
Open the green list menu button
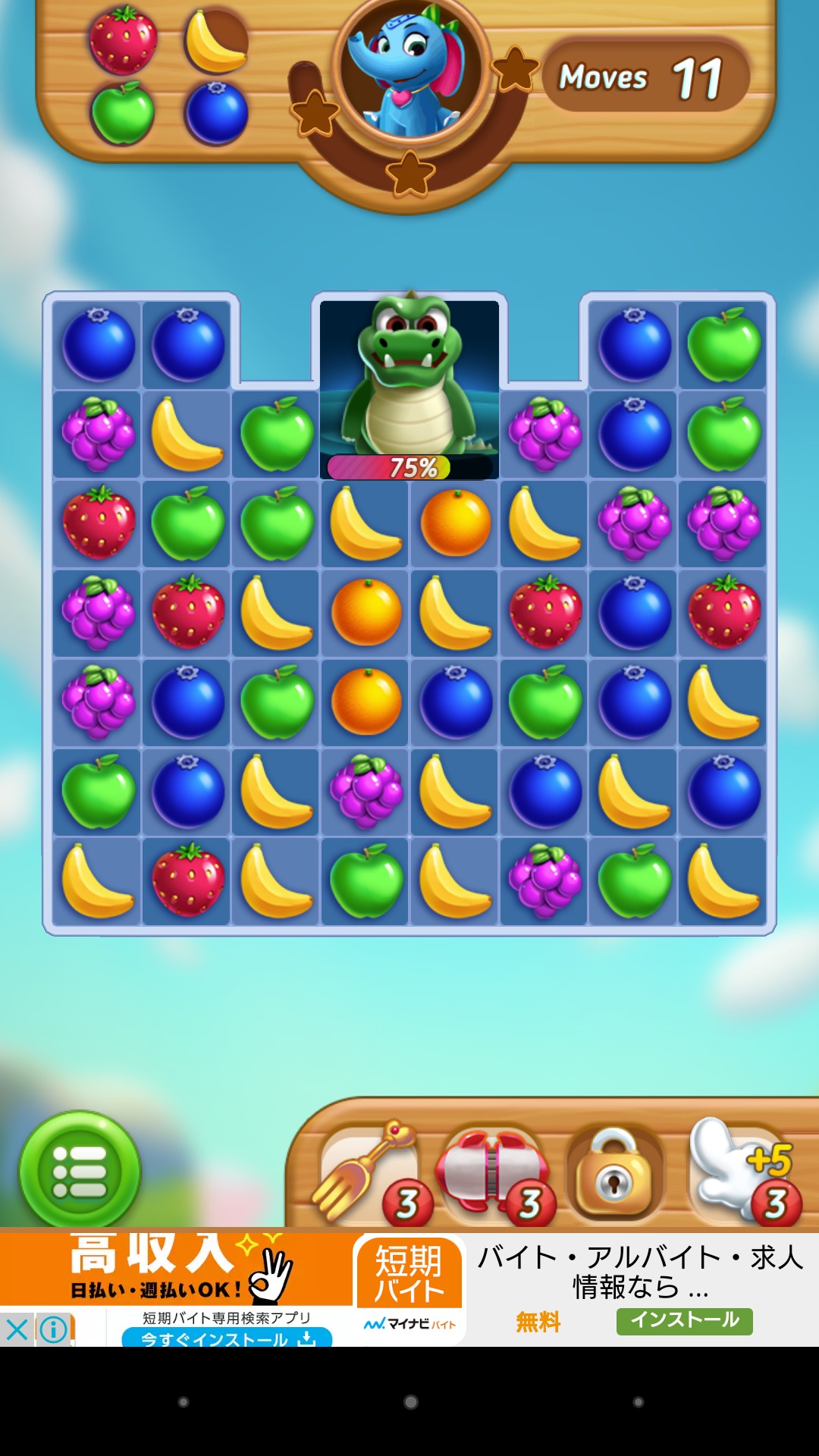click(80, 1170)
